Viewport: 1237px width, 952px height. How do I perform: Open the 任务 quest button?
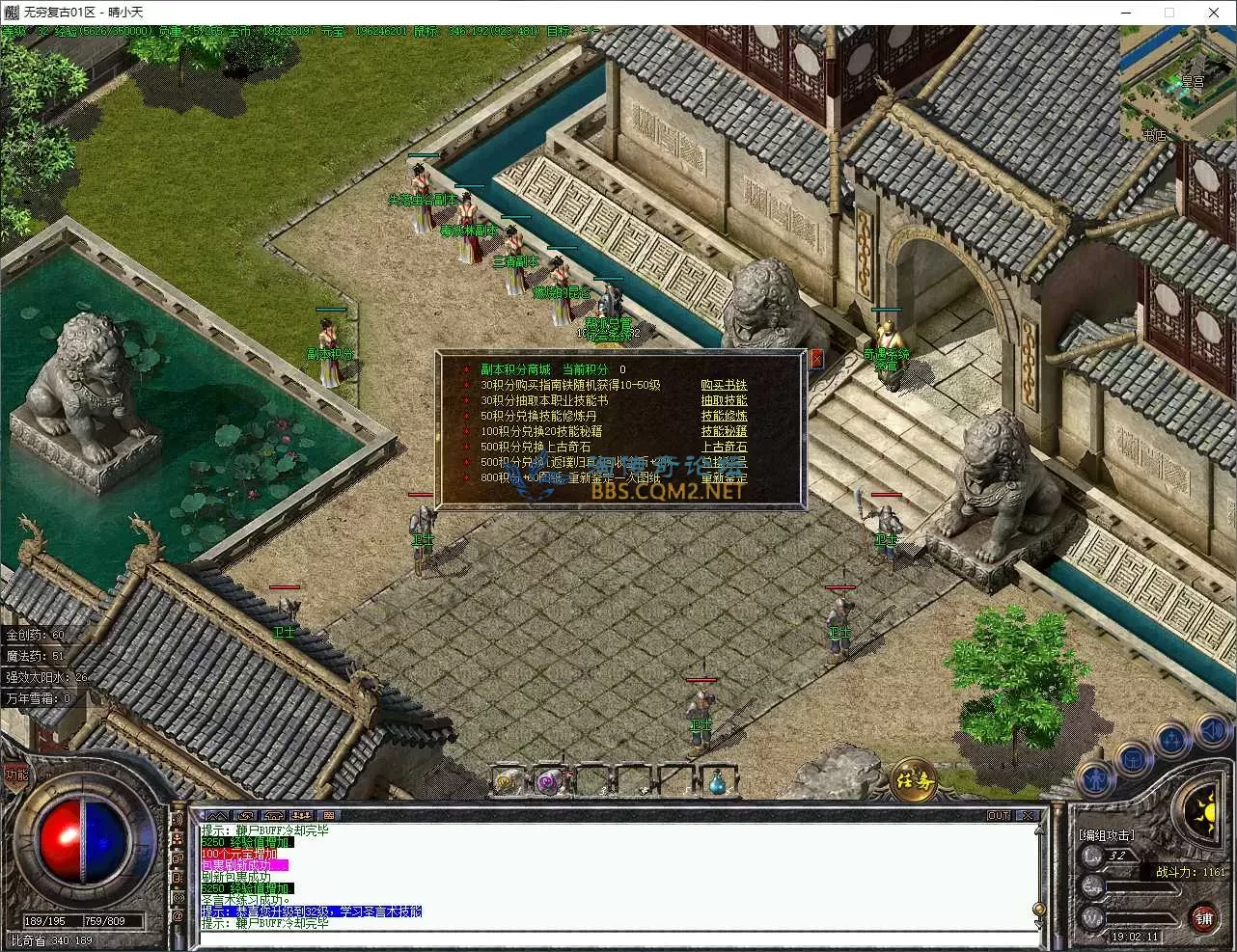(913, 779)
